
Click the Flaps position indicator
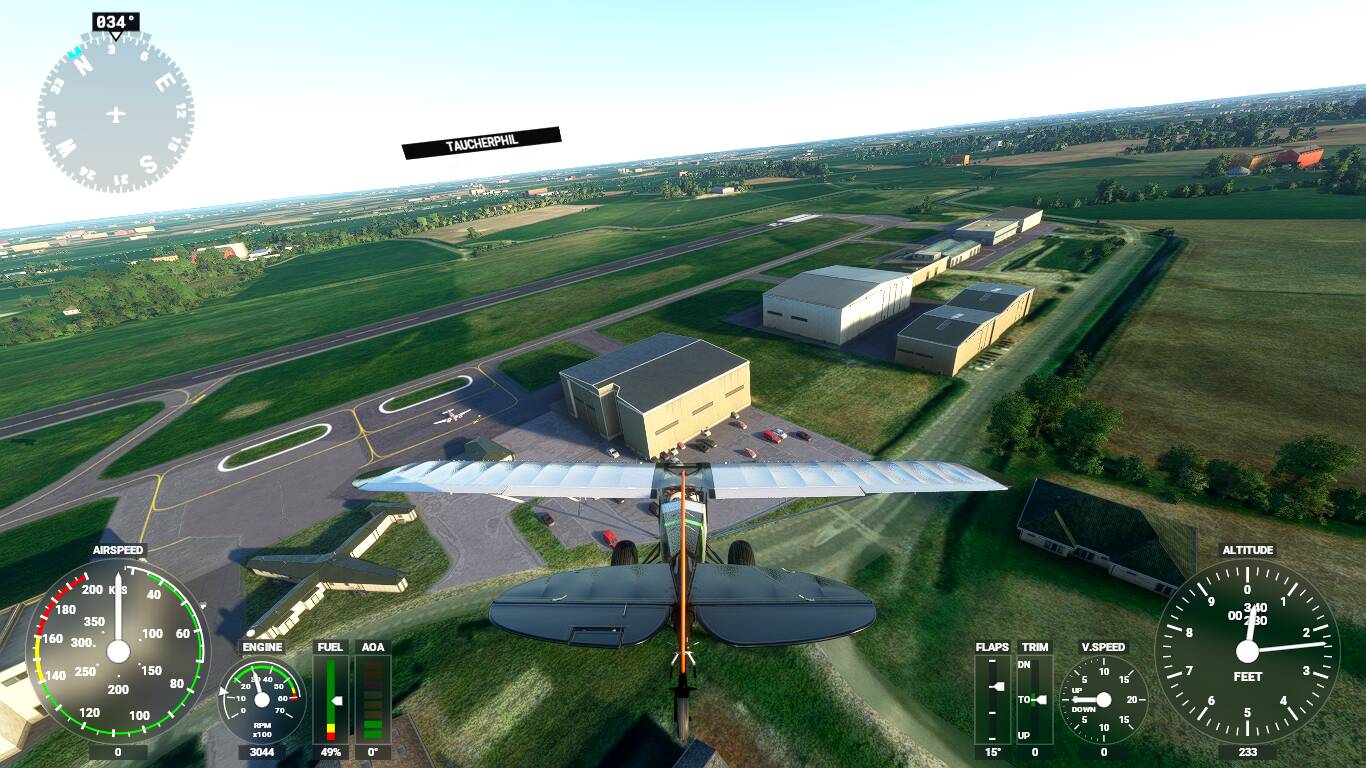(992, 699)
